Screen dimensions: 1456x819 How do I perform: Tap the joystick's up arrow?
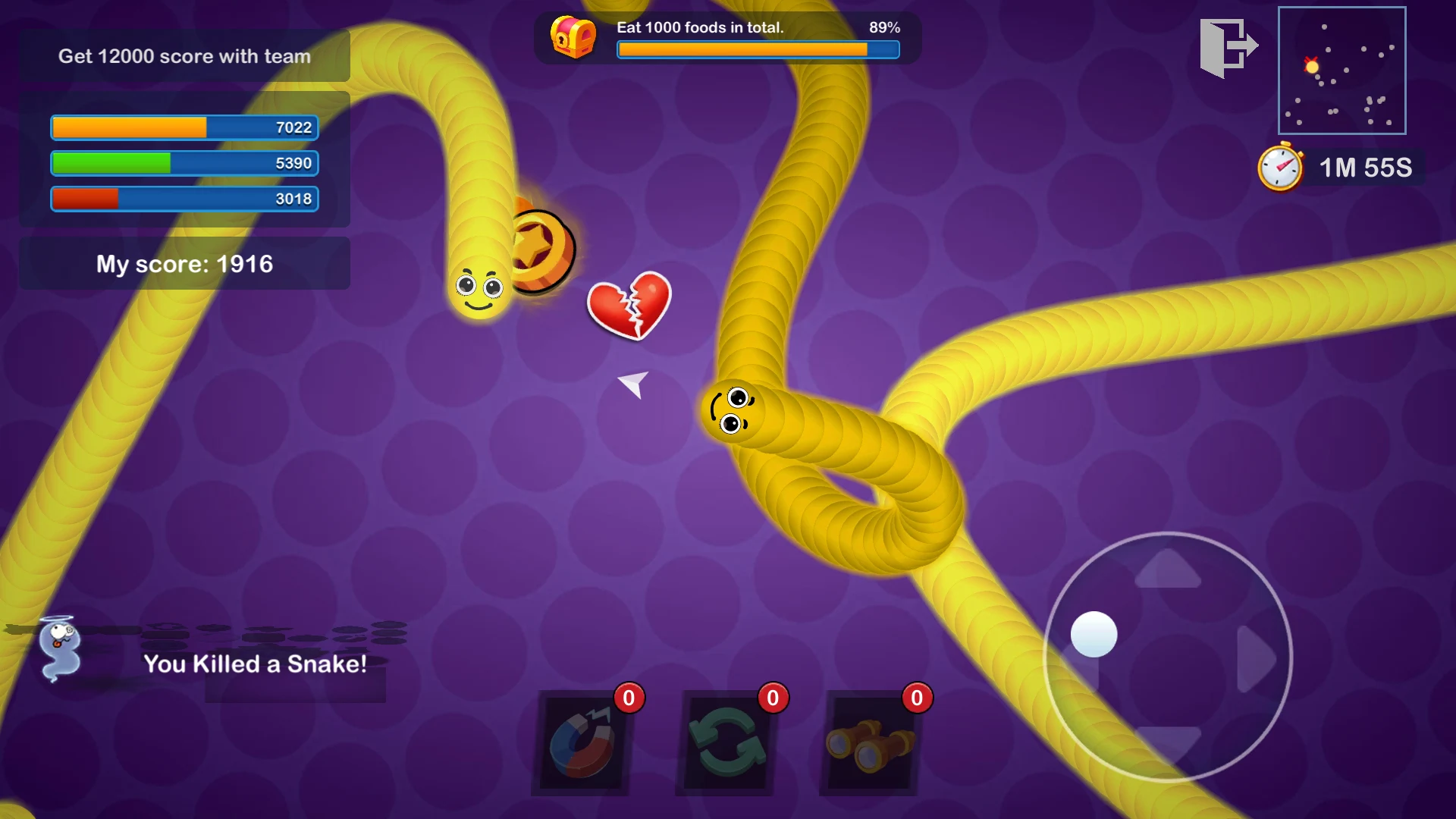1168,570
